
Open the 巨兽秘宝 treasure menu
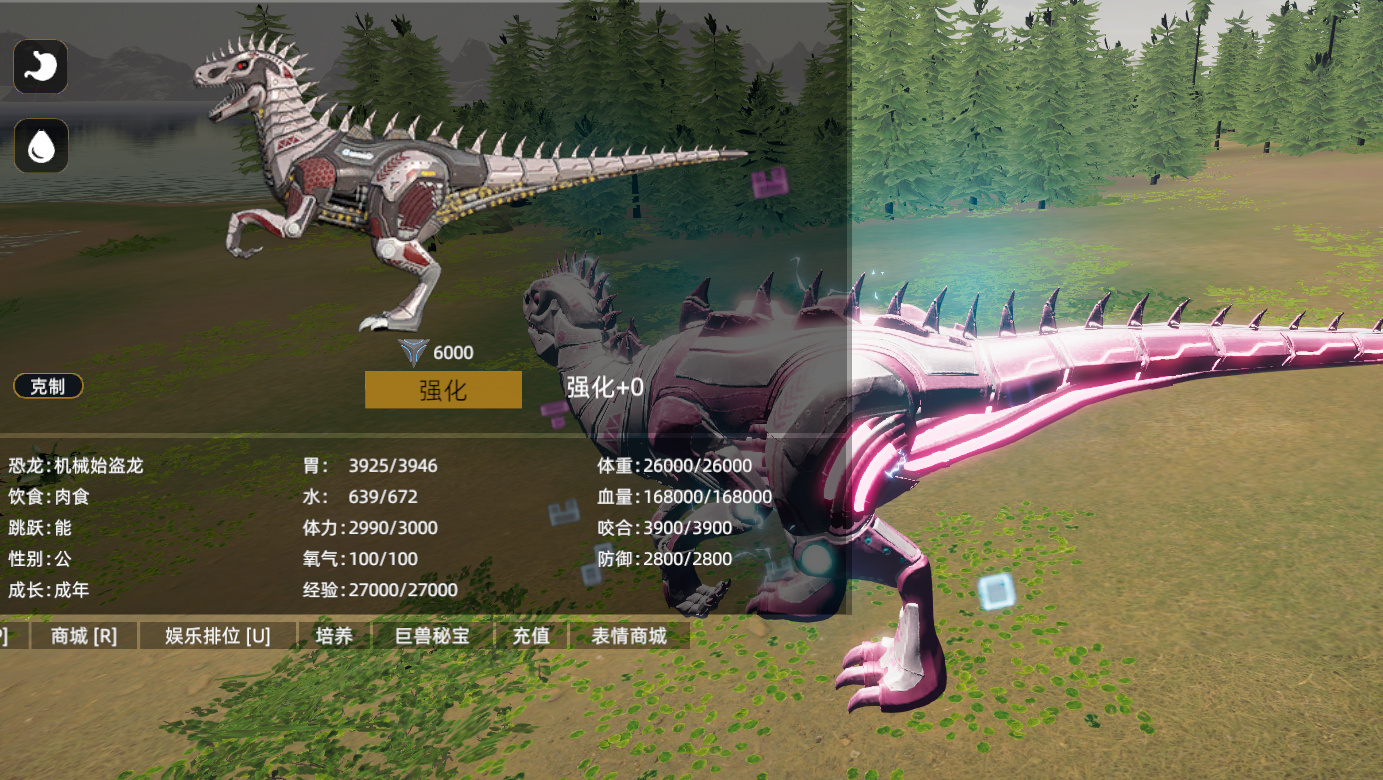point(432,636)
